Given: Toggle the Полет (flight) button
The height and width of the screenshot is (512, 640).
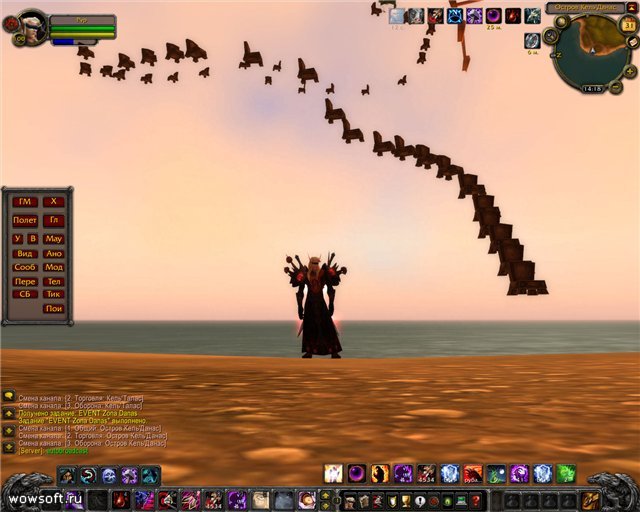Looking at the screenshot, I should pos(26,220).
